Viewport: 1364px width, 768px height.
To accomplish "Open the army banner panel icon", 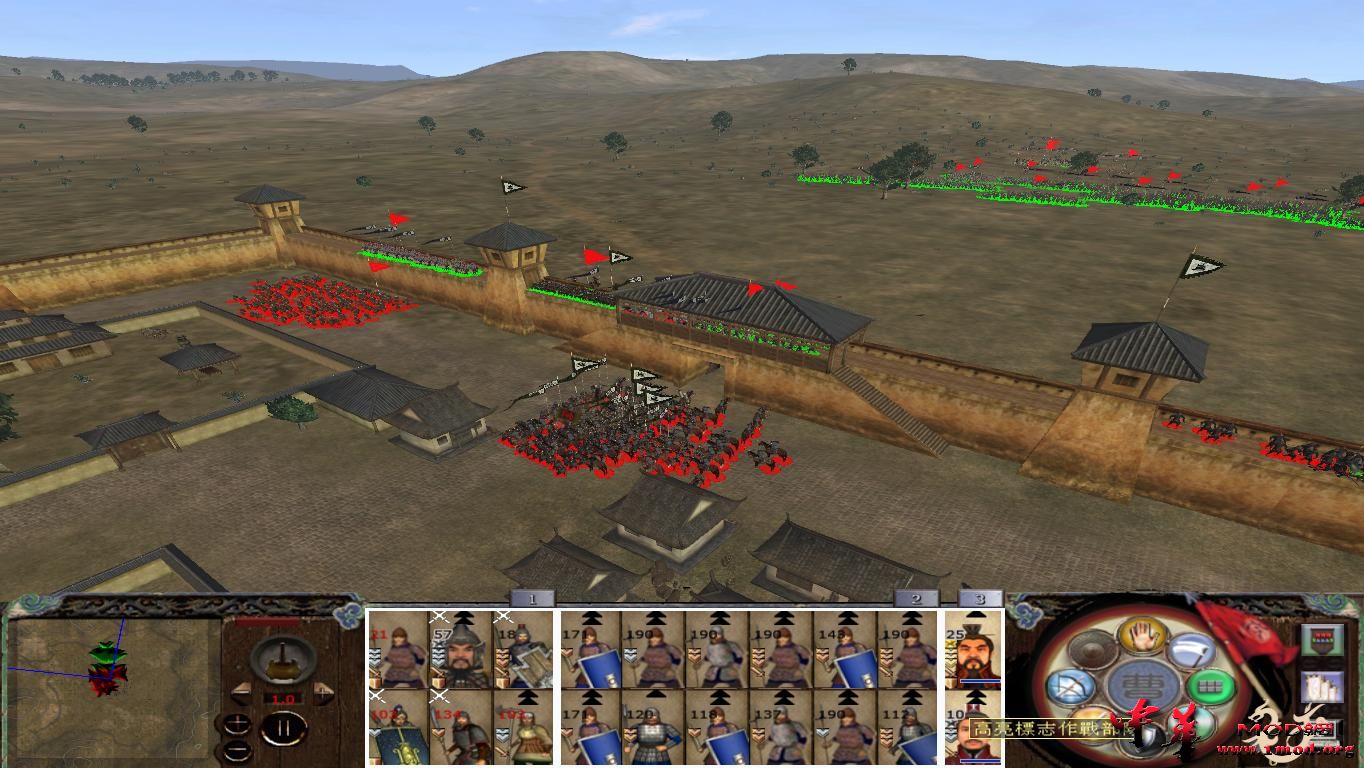I will [x=1321, y=640].
